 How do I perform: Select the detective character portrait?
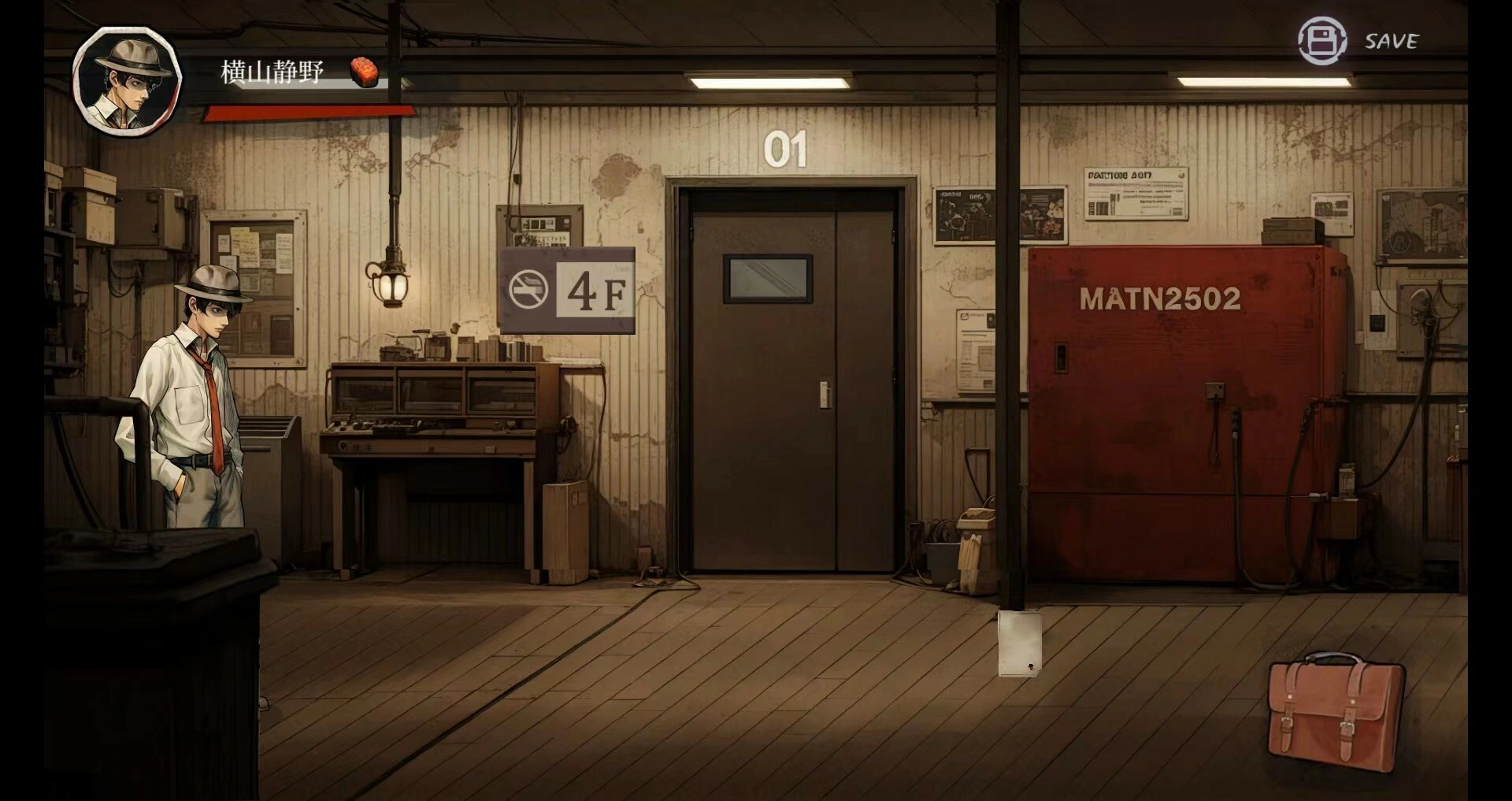click(x=126, y=80)
